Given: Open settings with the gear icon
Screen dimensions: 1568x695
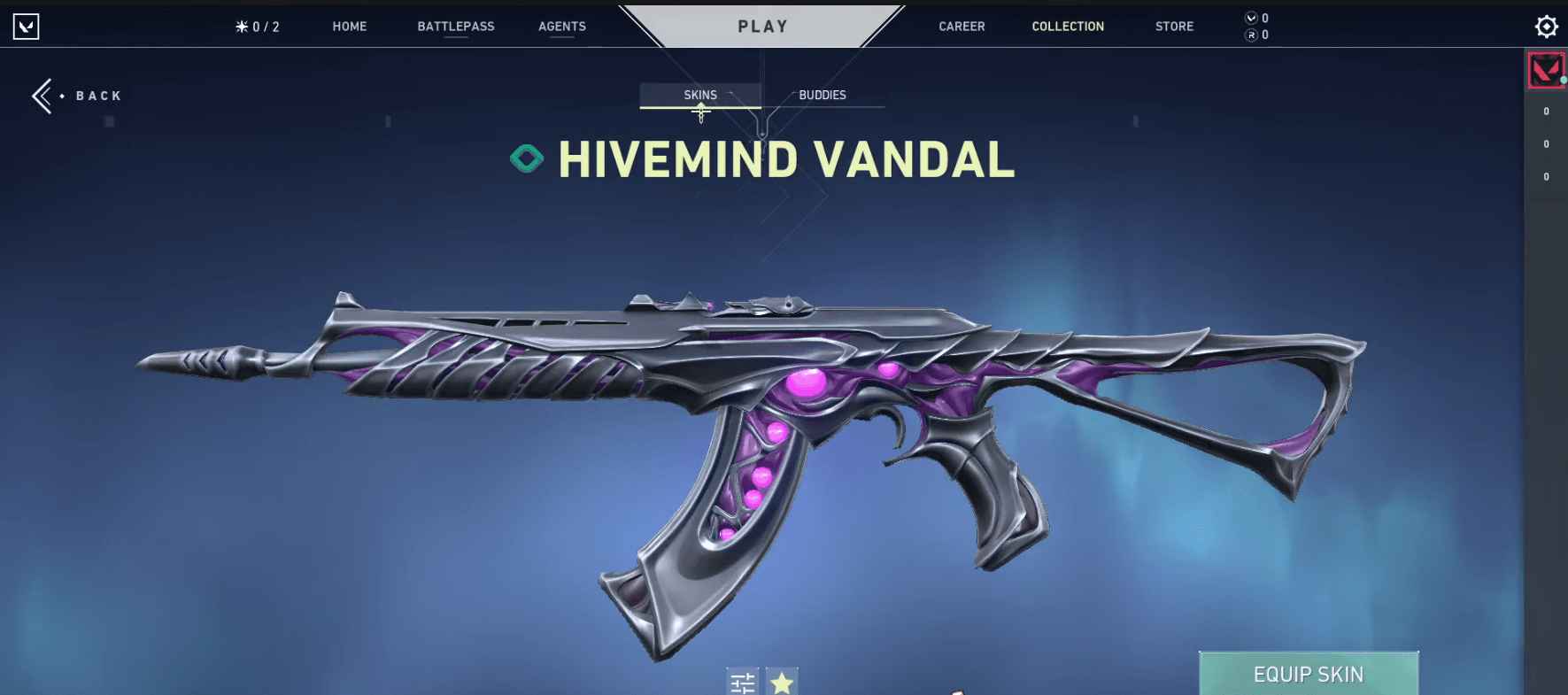Looking at the screenshot, I should pos(1546,27).
